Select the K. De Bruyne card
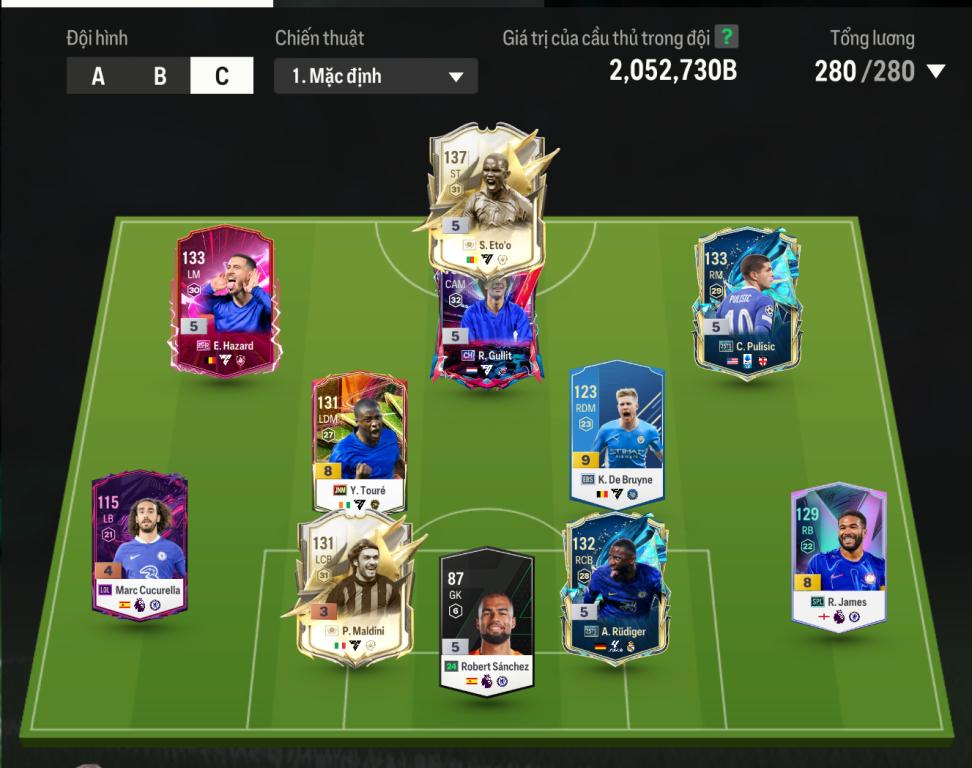 point(617,435)
